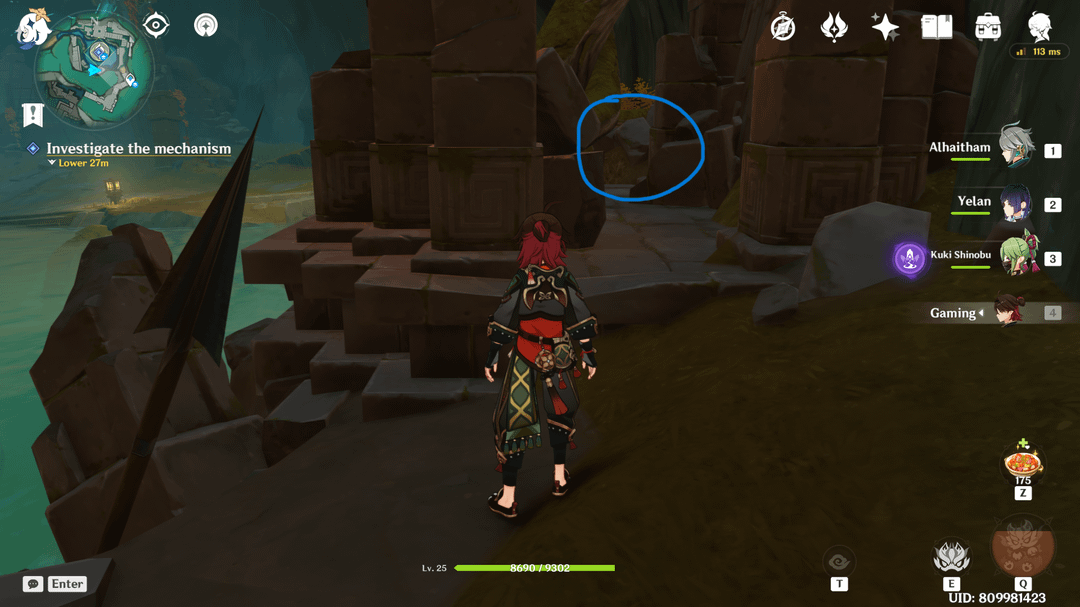The image size is (1080, 607).
Task: Select the active character Gaming
Action: point(1010,312)
